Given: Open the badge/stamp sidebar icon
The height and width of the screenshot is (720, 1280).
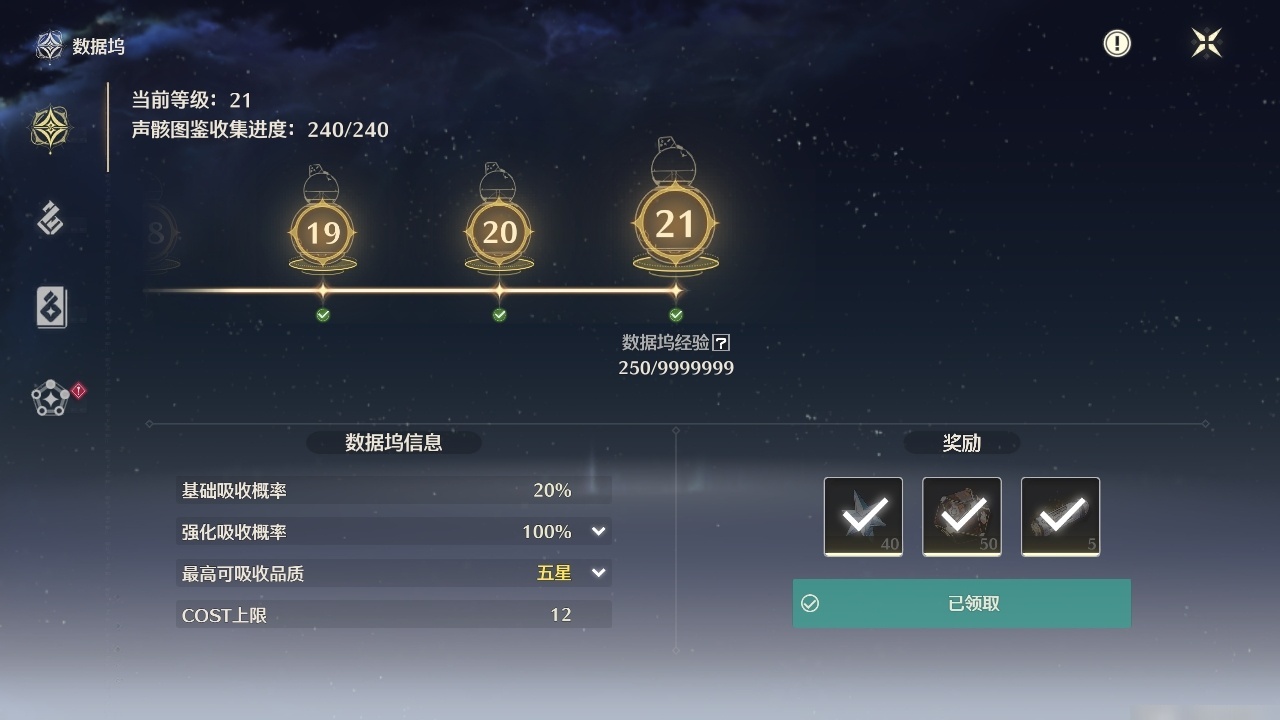Looking at the screenshot, I should pyautogui.click(x=49, y=219).
